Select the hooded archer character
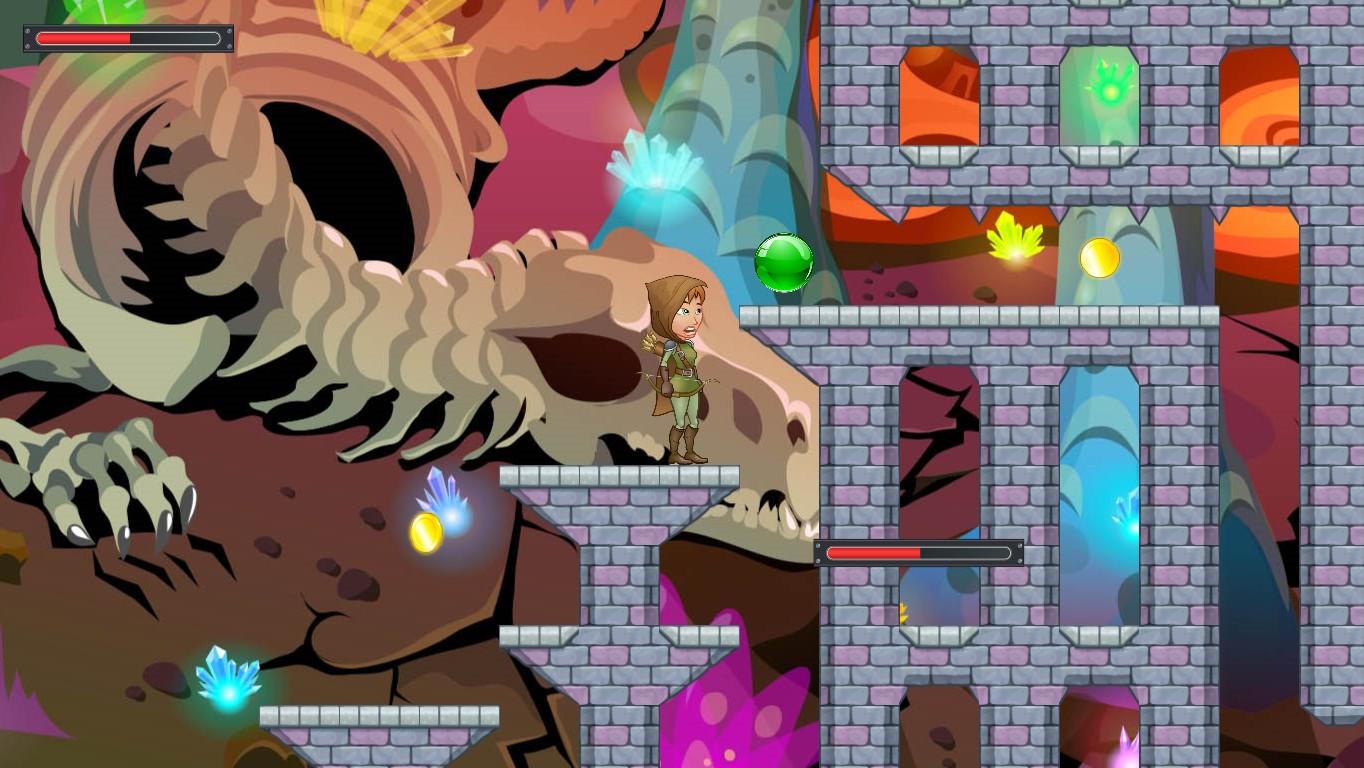 tap(683, 370)
